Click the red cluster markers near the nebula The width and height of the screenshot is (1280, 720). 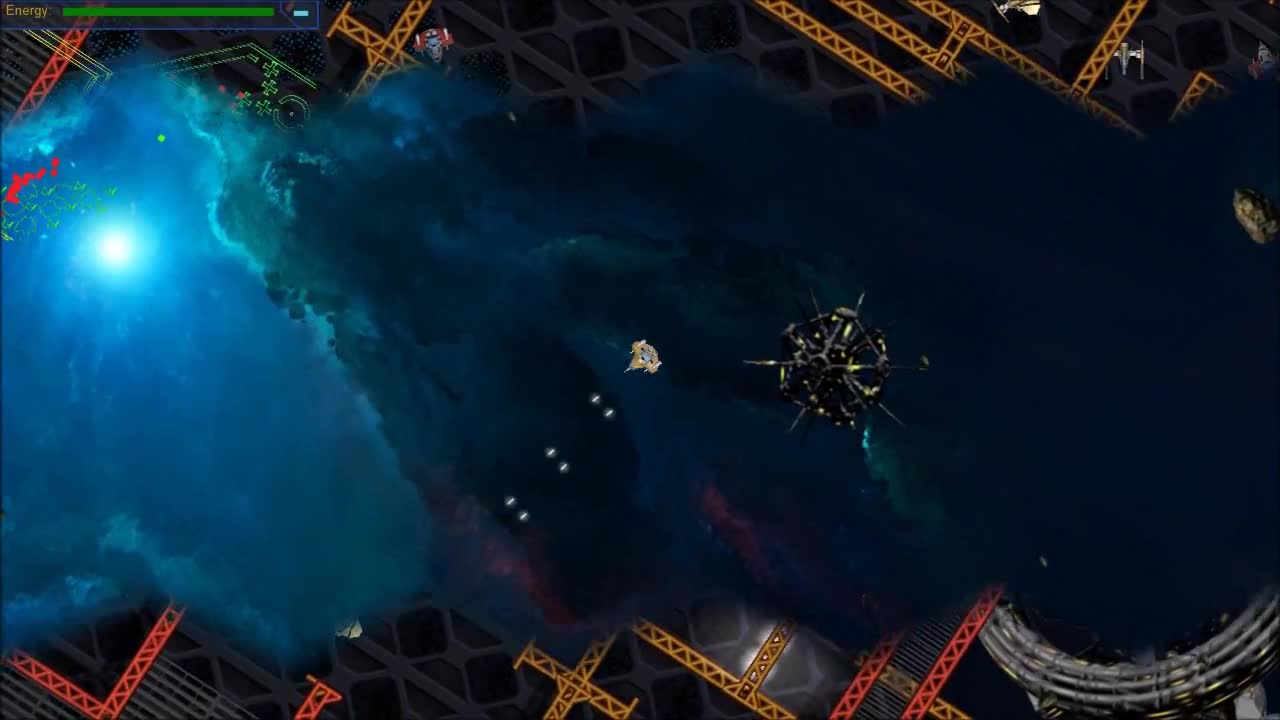[30, 185]
